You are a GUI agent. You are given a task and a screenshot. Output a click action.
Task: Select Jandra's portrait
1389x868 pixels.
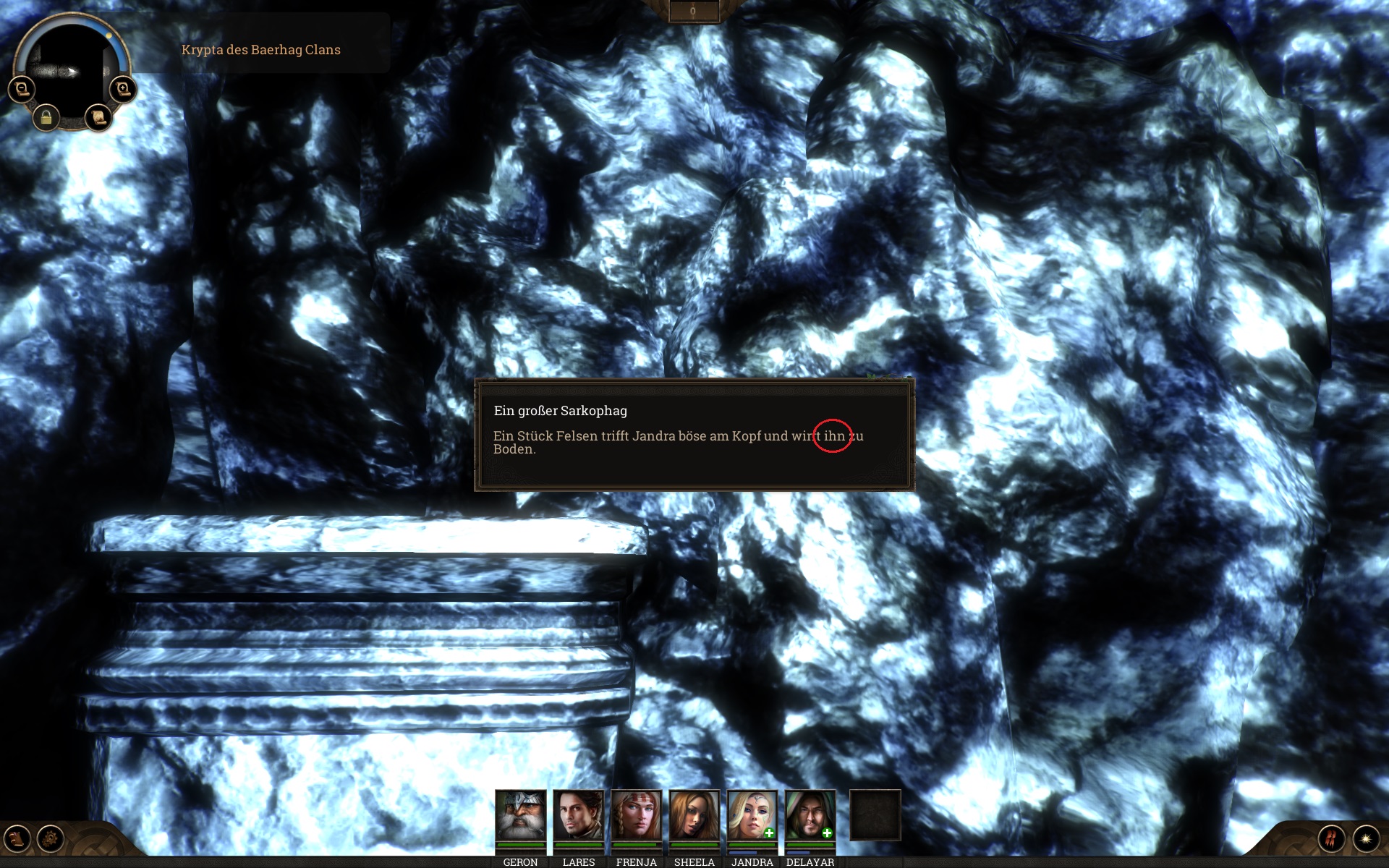[x=752, y=815]
